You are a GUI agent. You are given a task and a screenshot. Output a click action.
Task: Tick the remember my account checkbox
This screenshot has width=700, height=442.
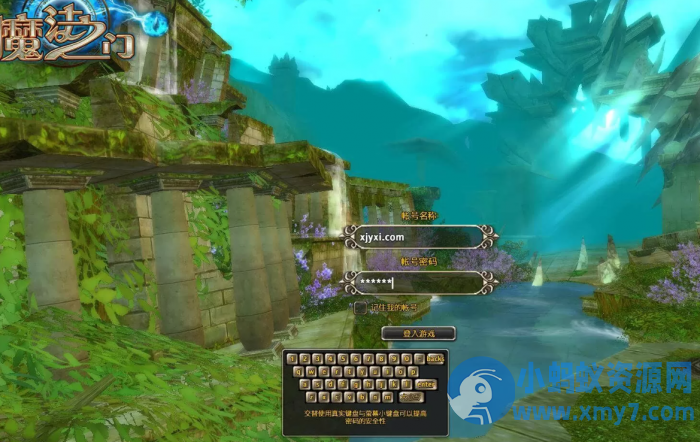pos(360,308)
